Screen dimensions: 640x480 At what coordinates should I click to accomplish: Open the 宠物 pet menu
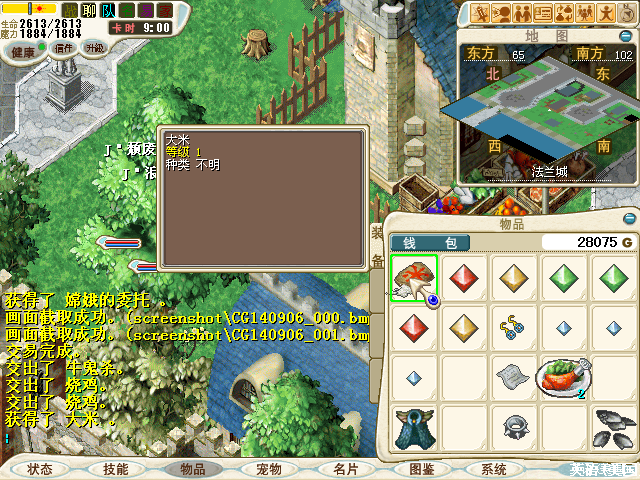268,469
